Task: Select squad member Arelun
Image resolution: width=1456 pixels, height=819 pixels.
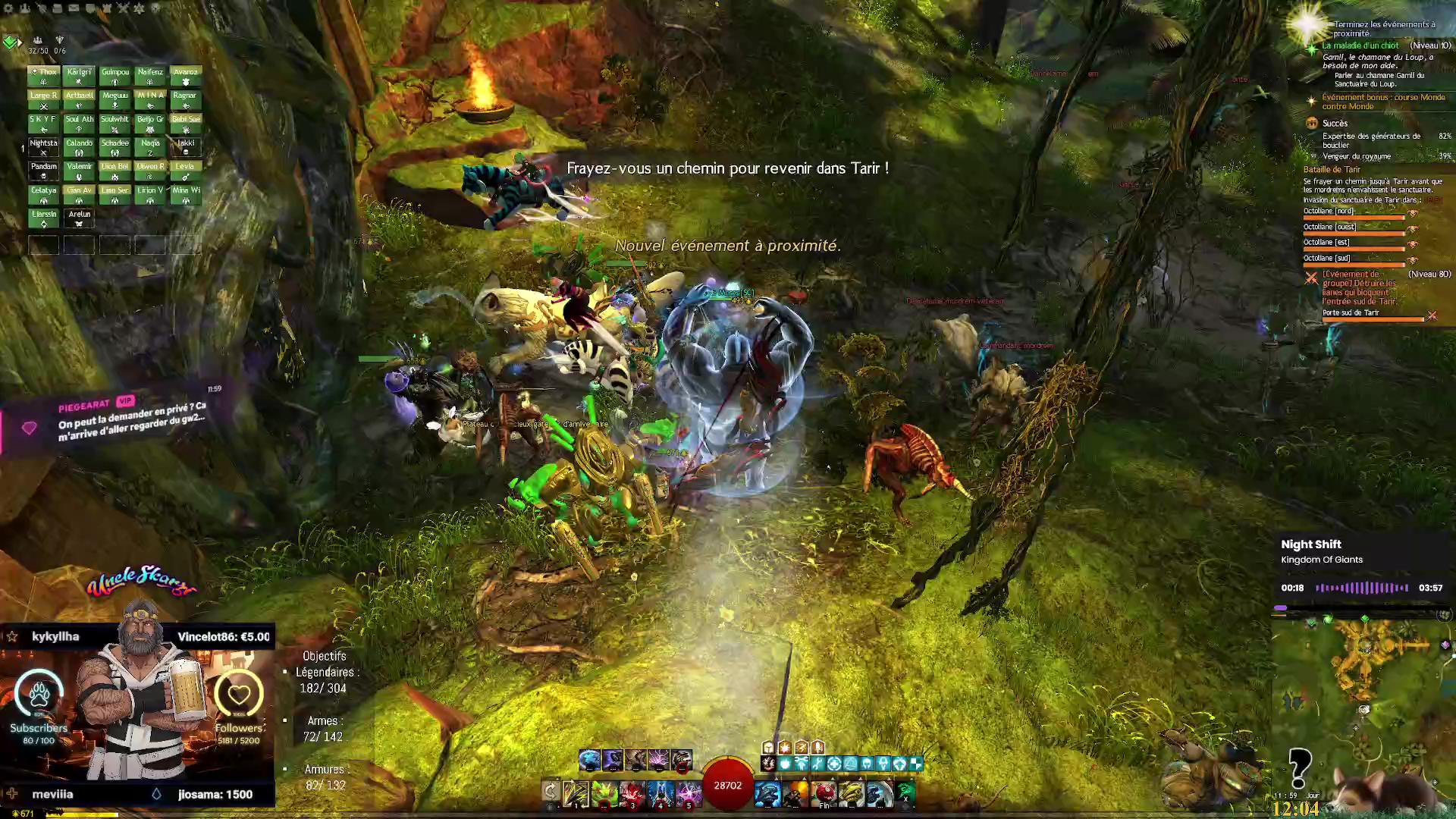Action: (79, 218)
